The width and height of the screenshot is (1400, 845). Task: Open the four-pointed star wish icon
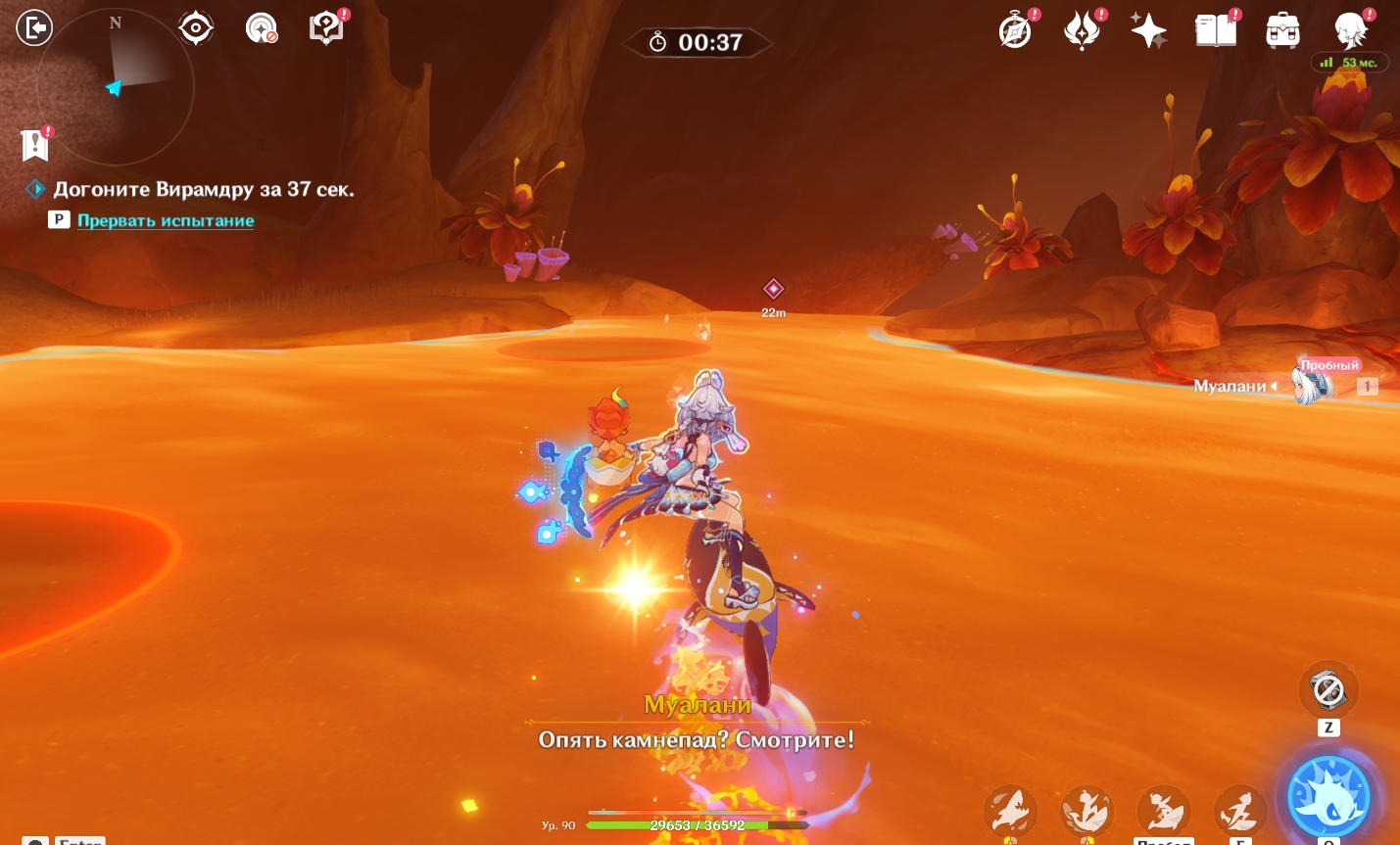click(x=1148, y=30)
